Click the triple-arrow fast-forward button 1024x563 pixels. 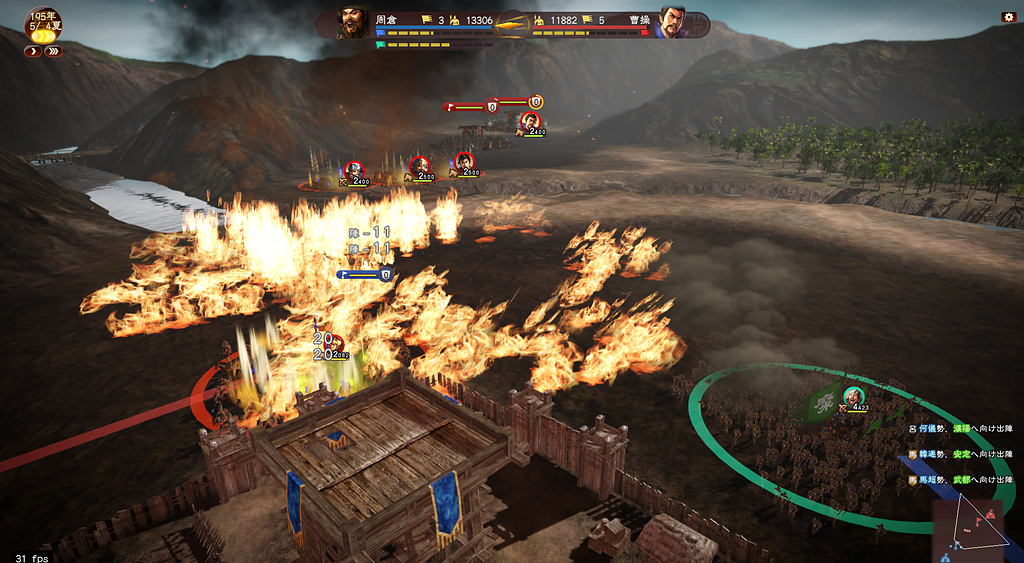[53, 51]
